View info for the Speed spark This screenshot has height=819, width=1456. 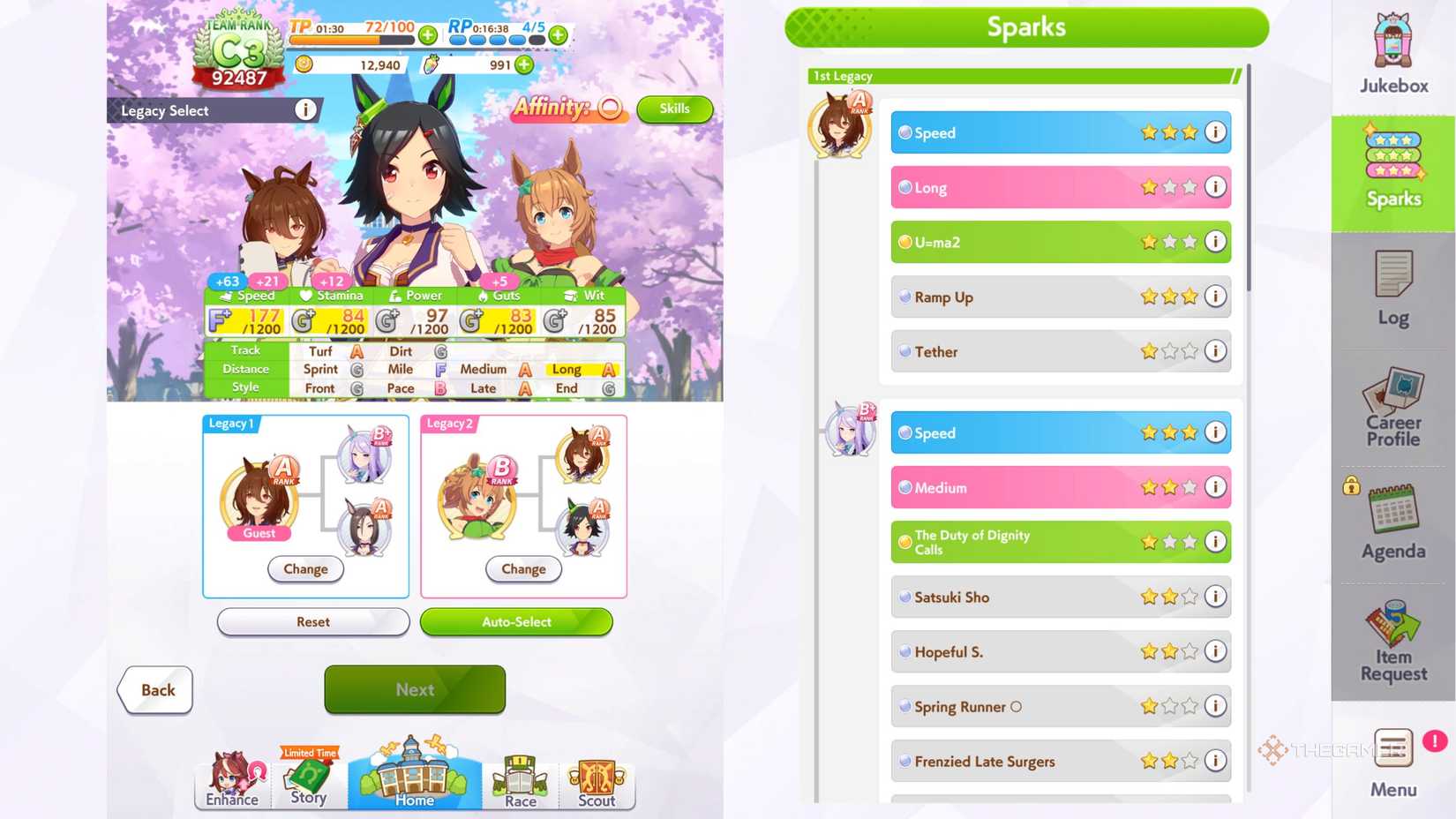(x=1216, y=132)
